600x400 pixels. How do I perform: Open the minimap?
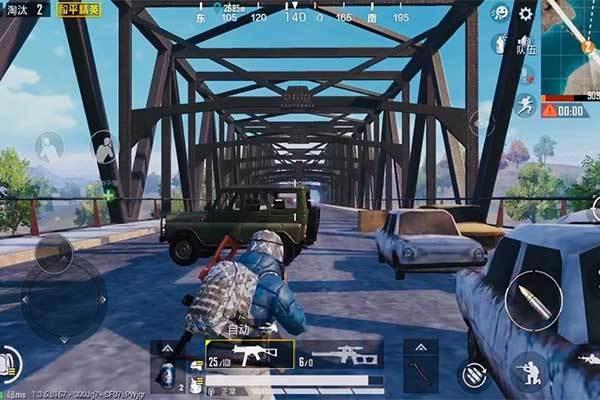click(570, 47)
